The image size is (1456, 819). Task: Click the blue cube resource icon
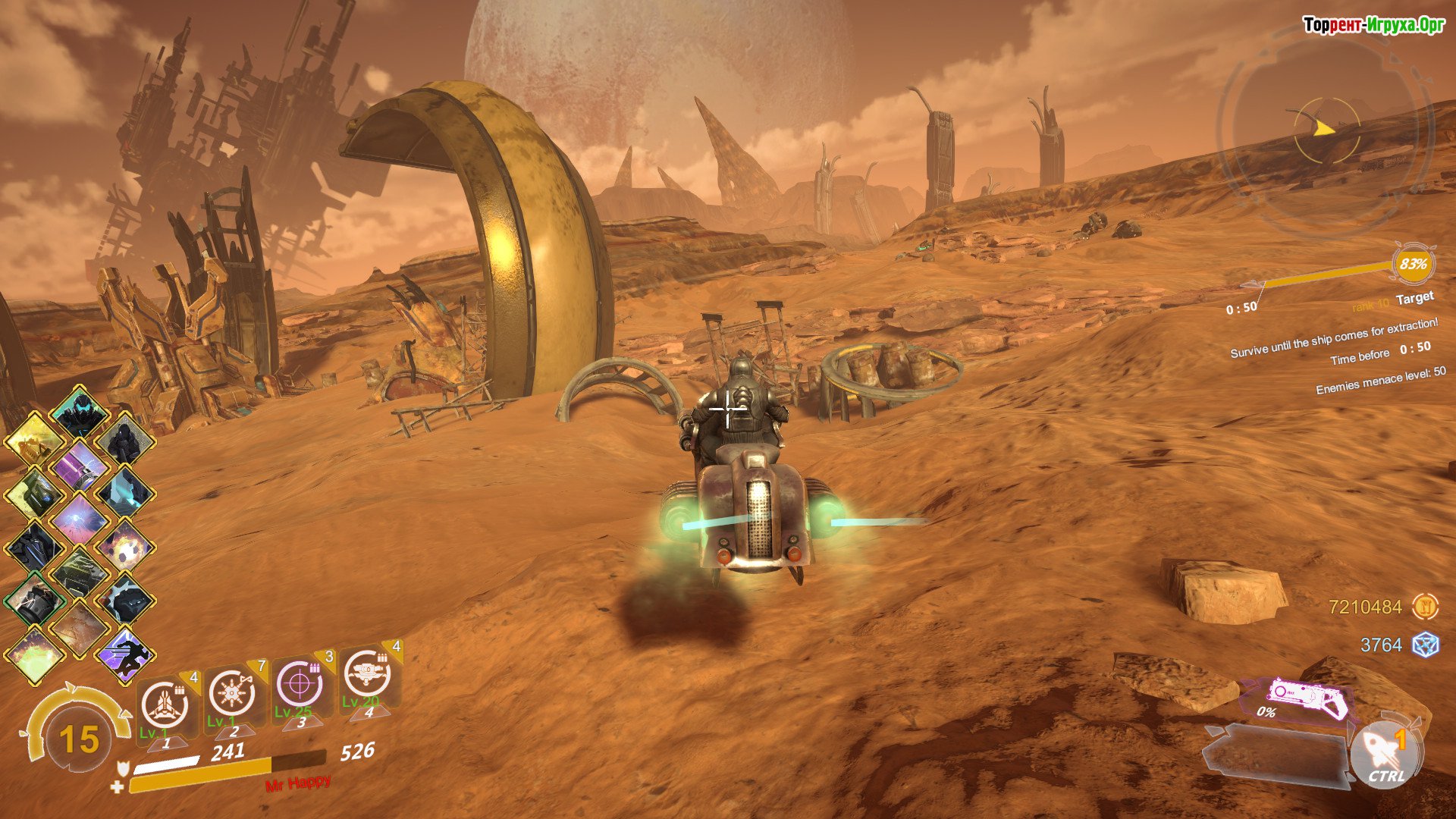coord(1425,645)
